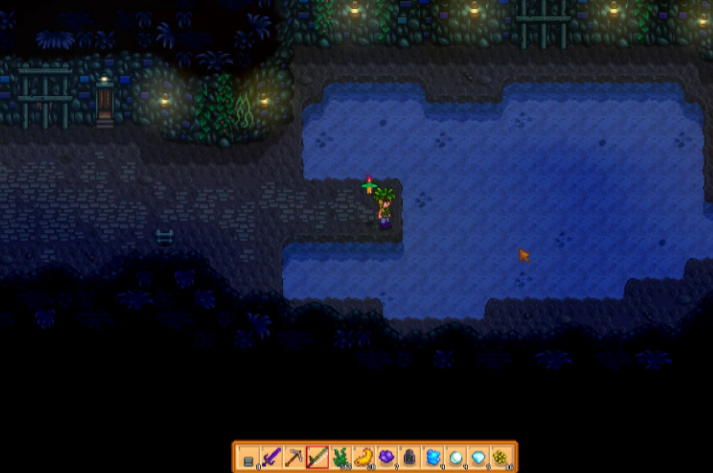The image size is (713, 473).
Task: Select the diamond in the hotbar
Action: (x=479, y=458)
